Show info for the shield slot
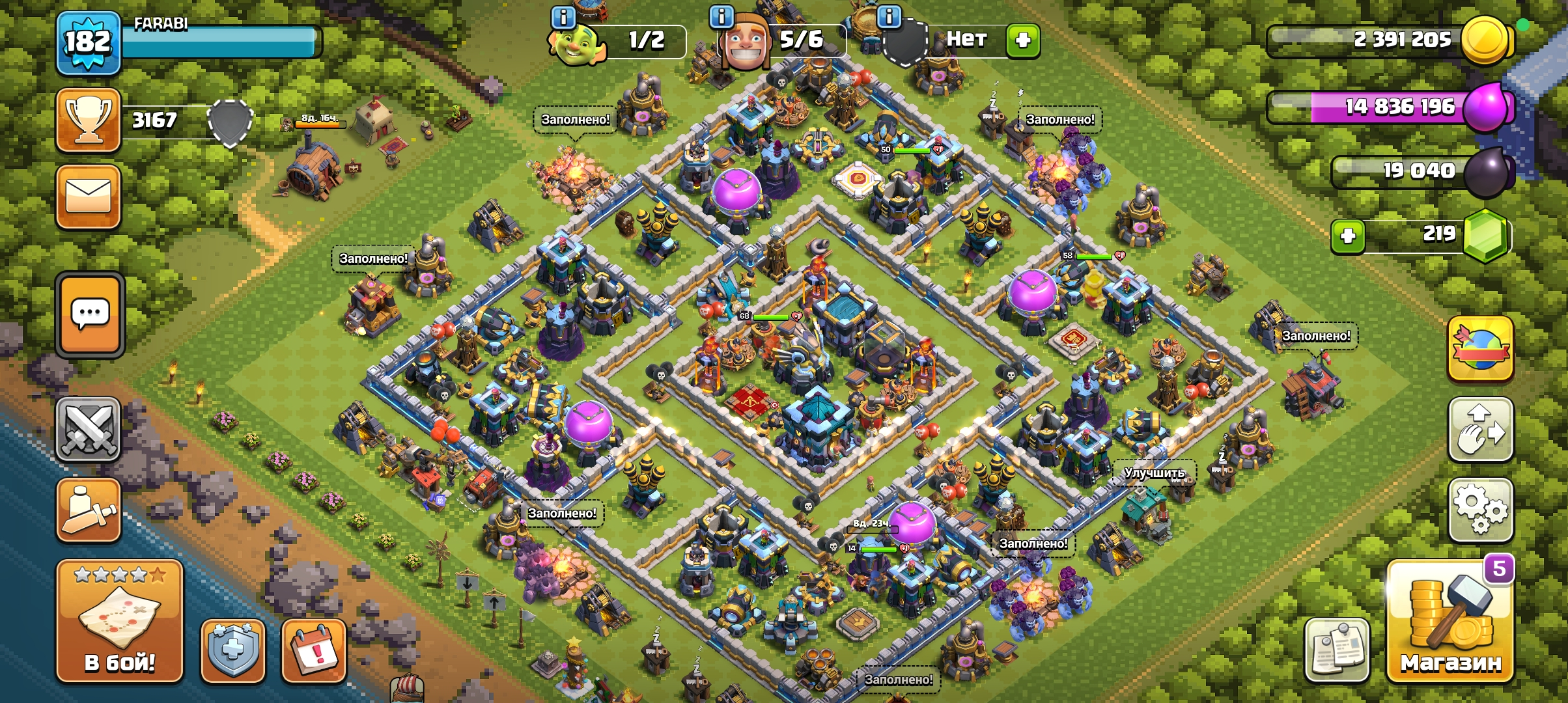Viewport: 1568px width, 703px height. [889, 17]
